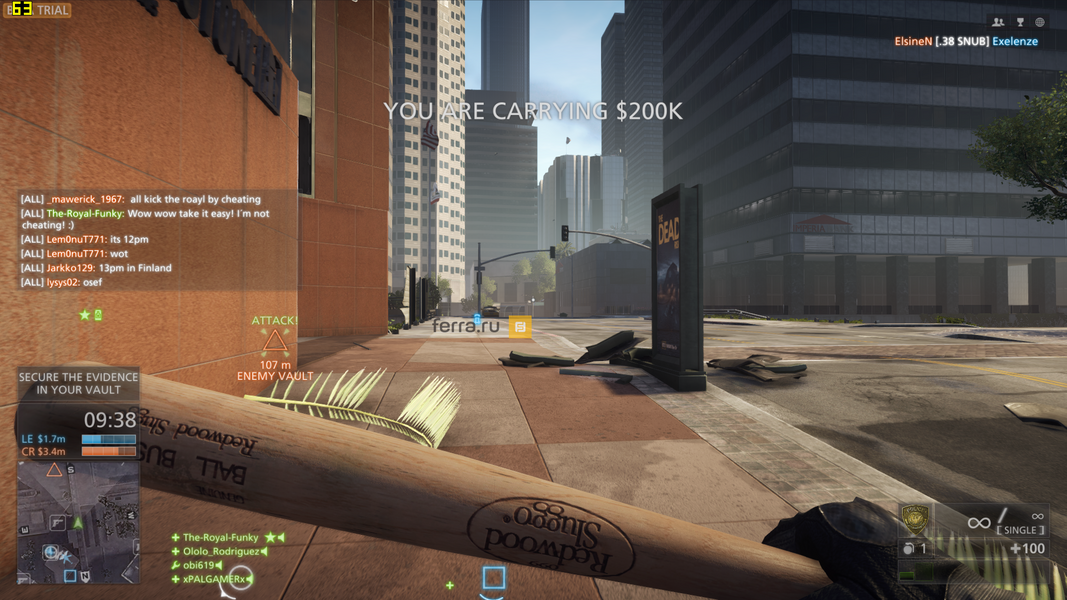Open the minimap
The height and width of the screenshot is (600, 1067).
click(78, 521)
